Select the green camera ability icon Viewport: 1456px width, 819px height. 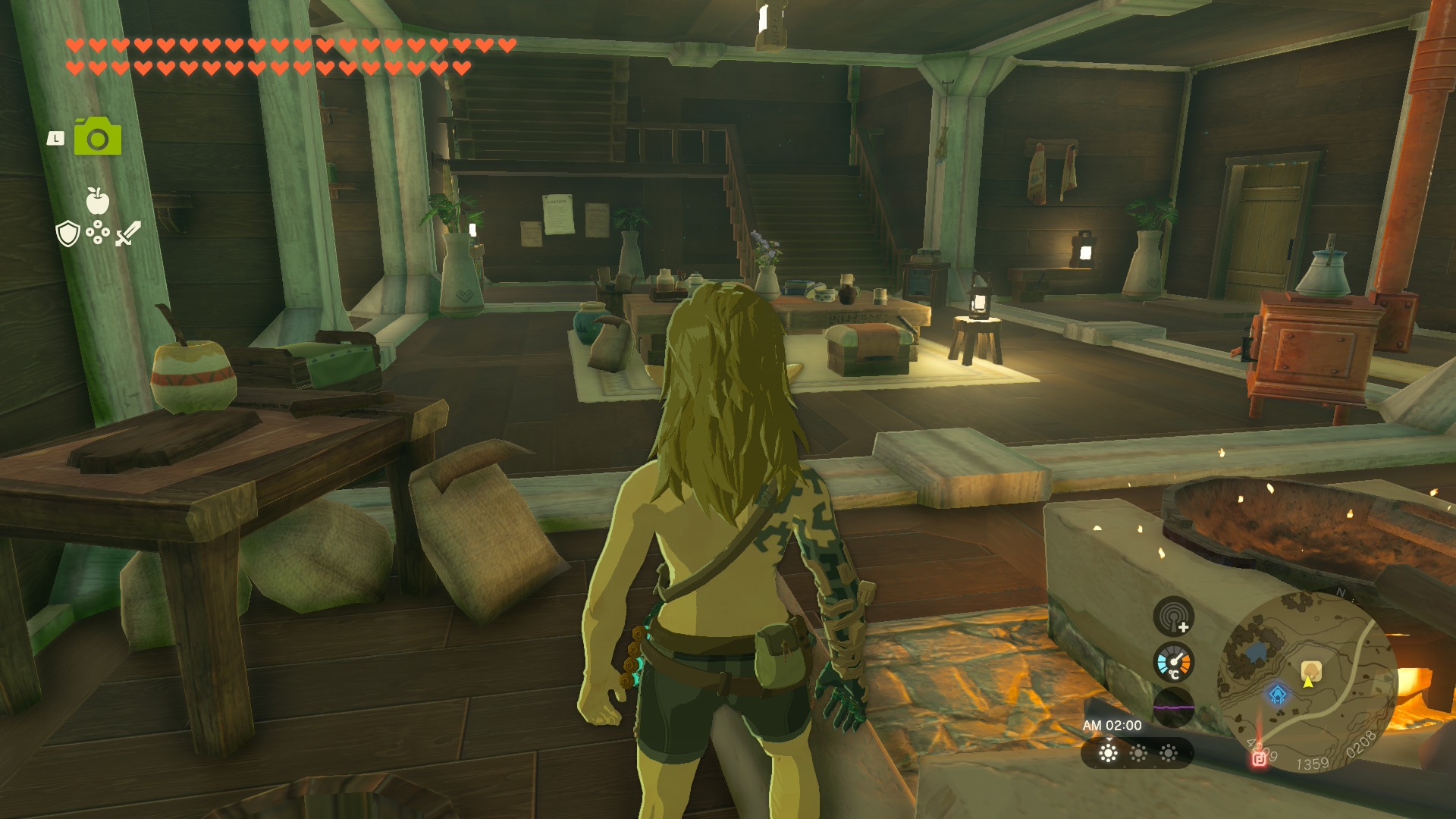(x=98, y=137)
